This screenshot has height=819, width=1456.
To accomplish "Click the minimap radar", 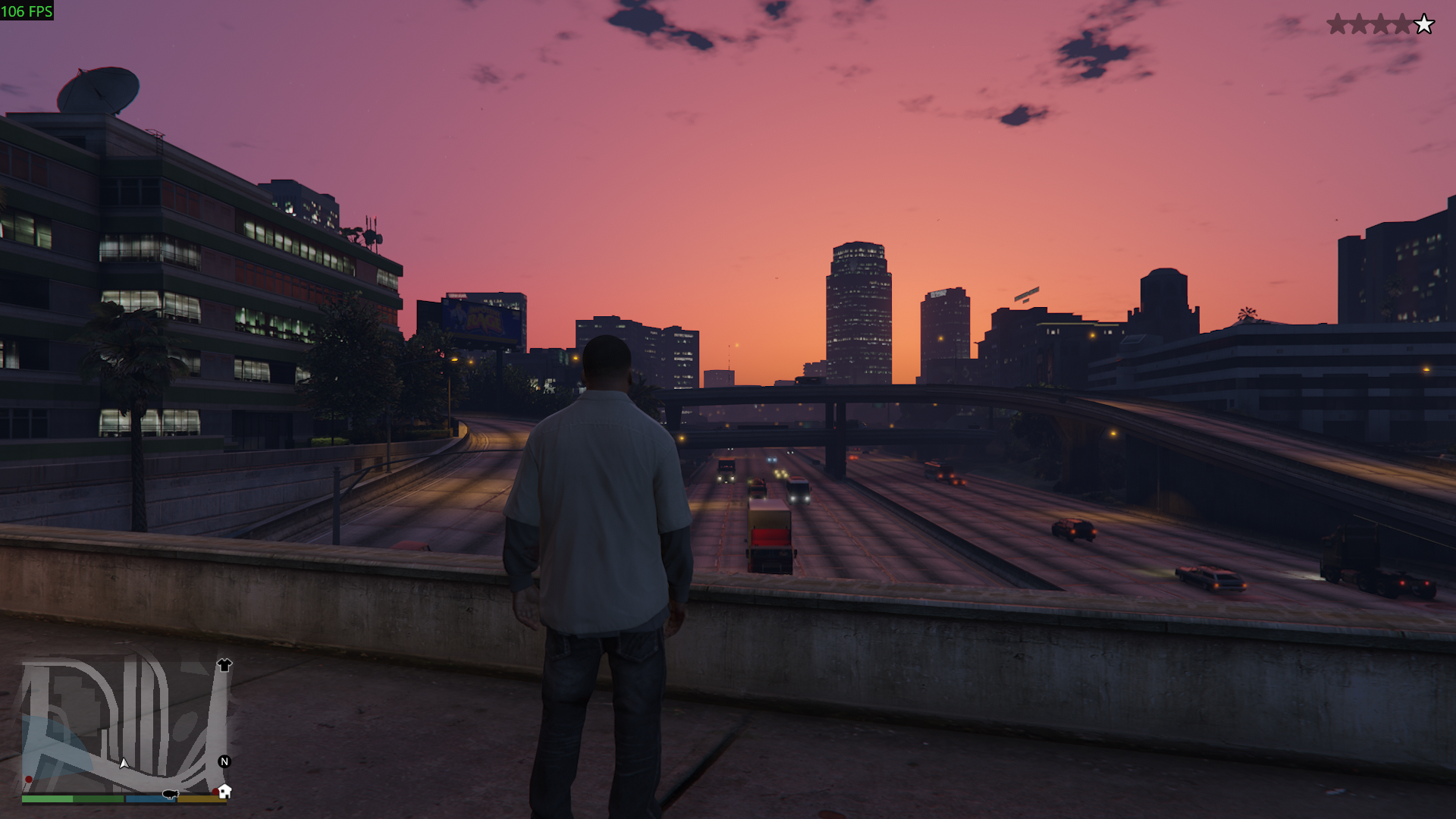I will pos(125,726).
